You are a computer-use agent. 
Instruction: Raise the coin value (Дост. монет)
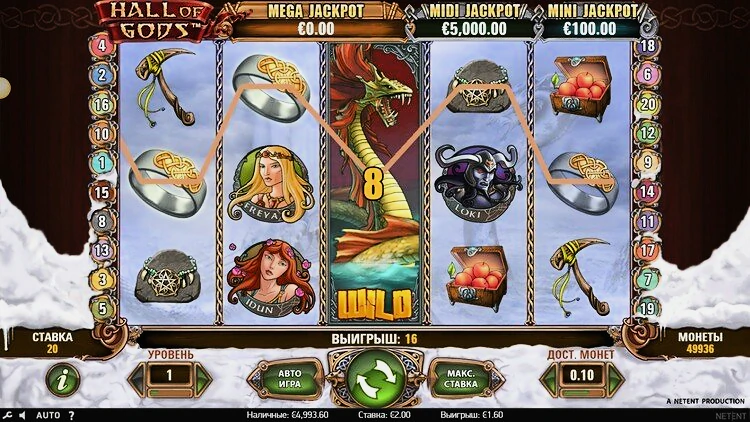click(x=615, y=379)
